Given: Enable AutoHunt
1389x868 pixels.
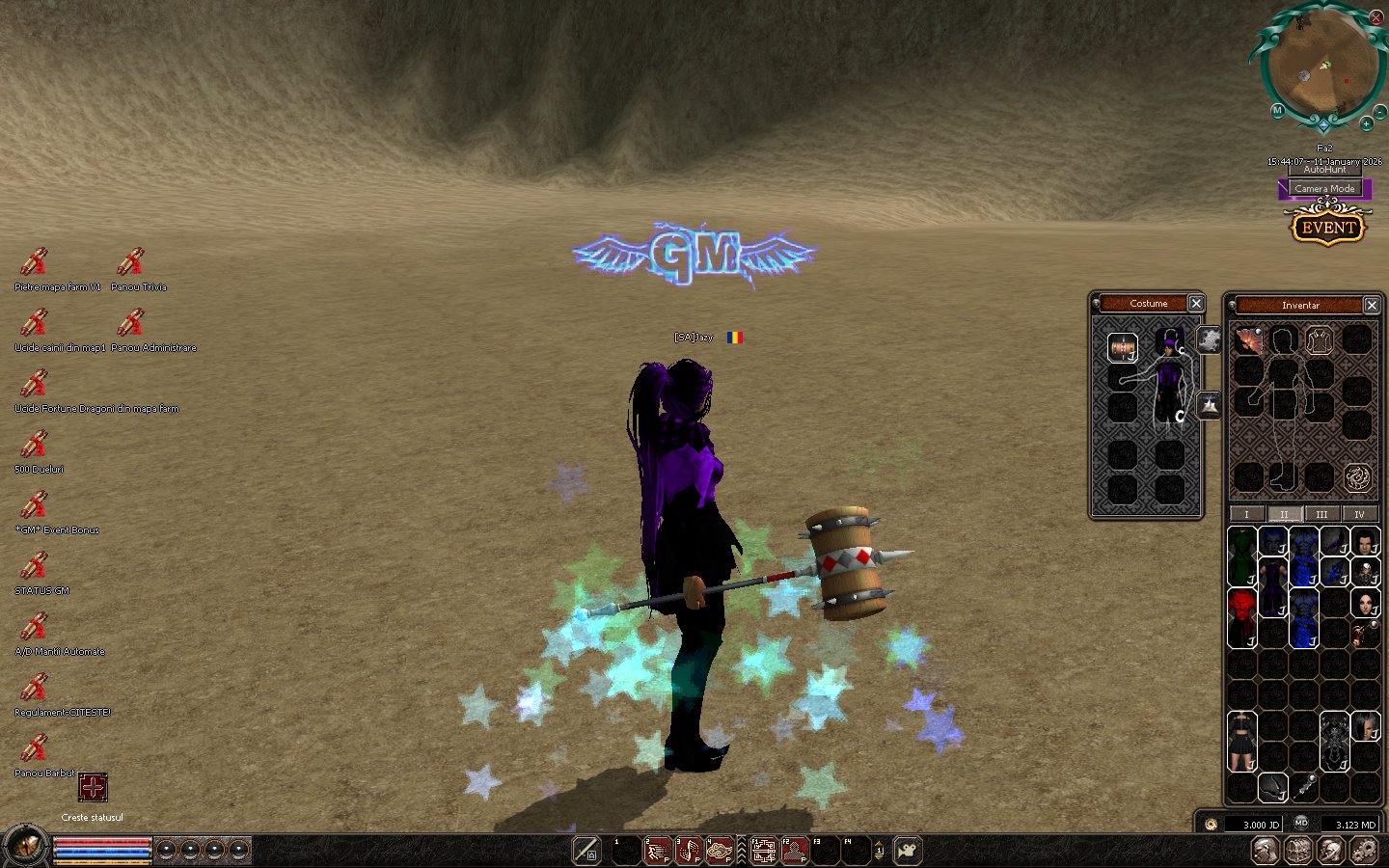Looking at the screenshot, I should coord(1324,170).
